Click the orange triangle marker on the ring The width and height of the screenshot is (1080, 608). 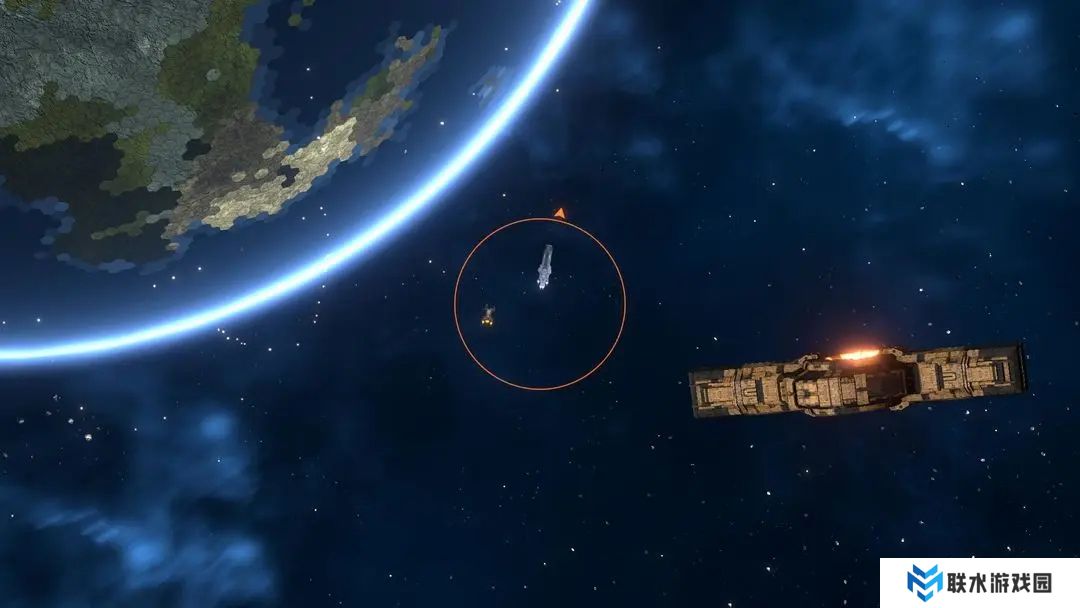[560, 212]
